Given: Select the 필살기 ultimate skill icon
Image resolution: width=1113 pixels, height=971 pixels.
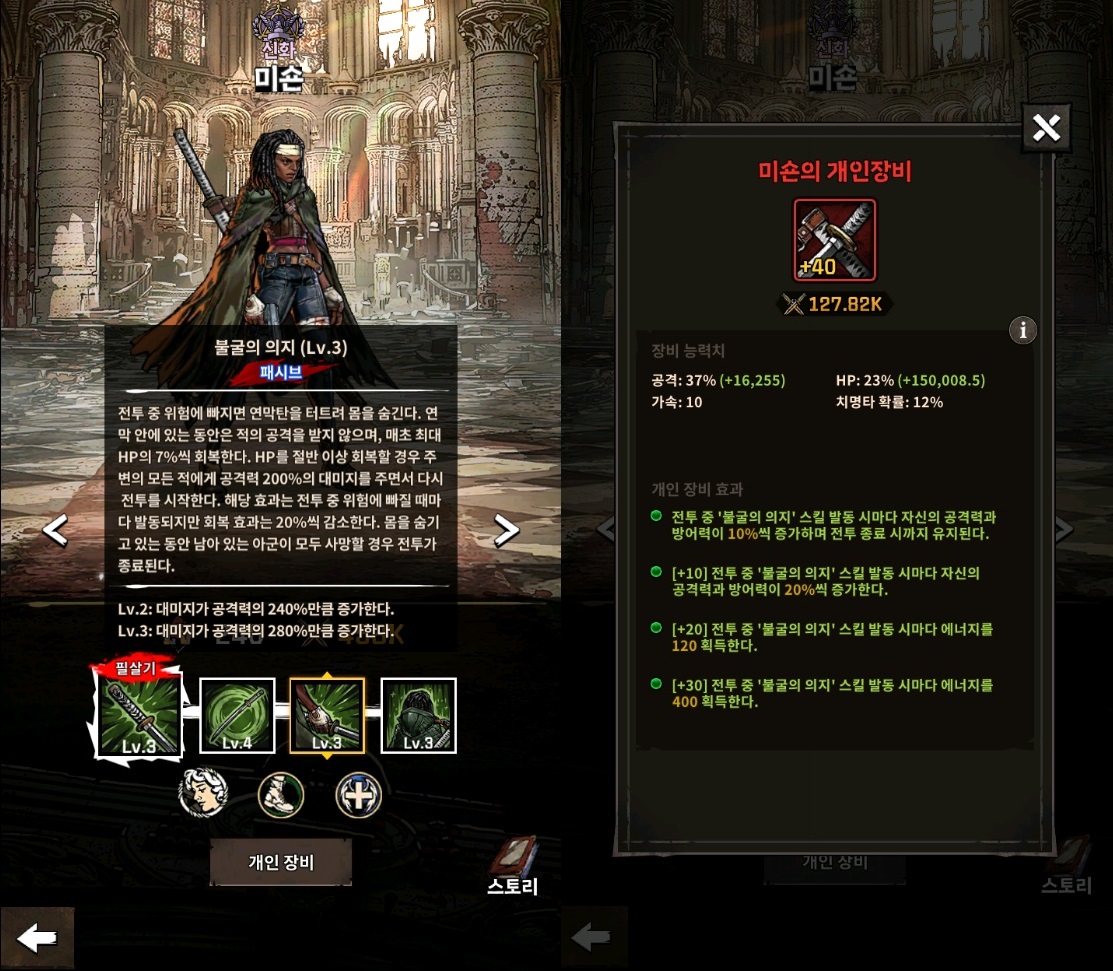Looking at the screenshot, I should [140, 714].
